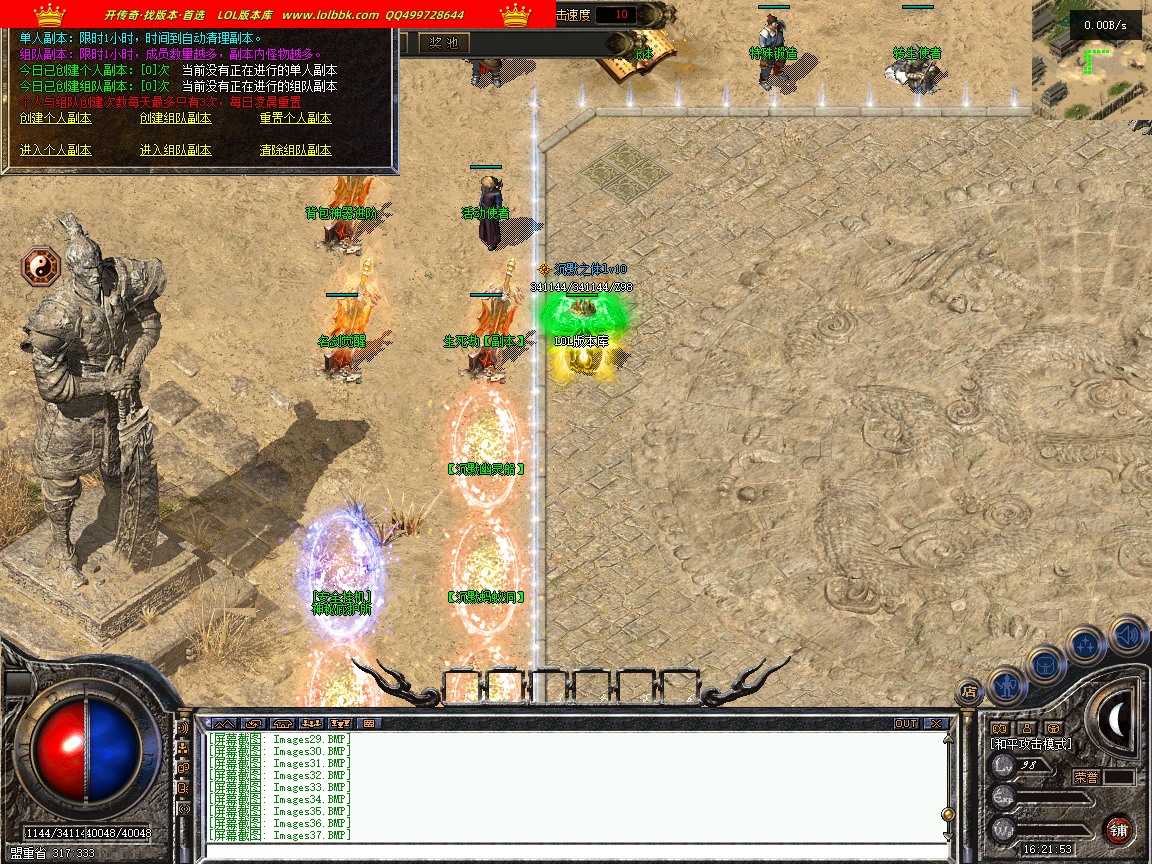This screenshot has height=864, width=1152.
Task: Click the OUT button on chat window
Action: (906, 723)
